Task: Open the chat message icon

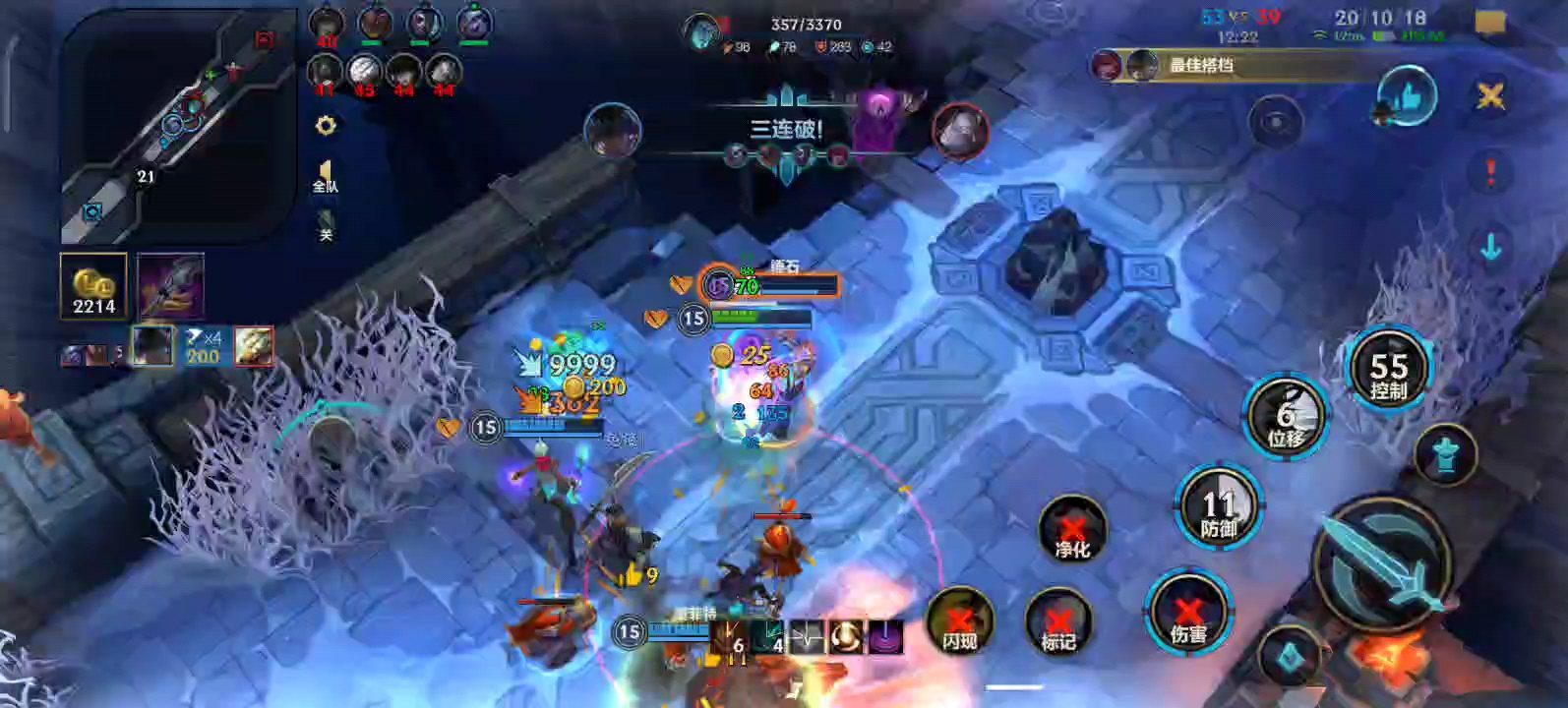Action: 1490,24
